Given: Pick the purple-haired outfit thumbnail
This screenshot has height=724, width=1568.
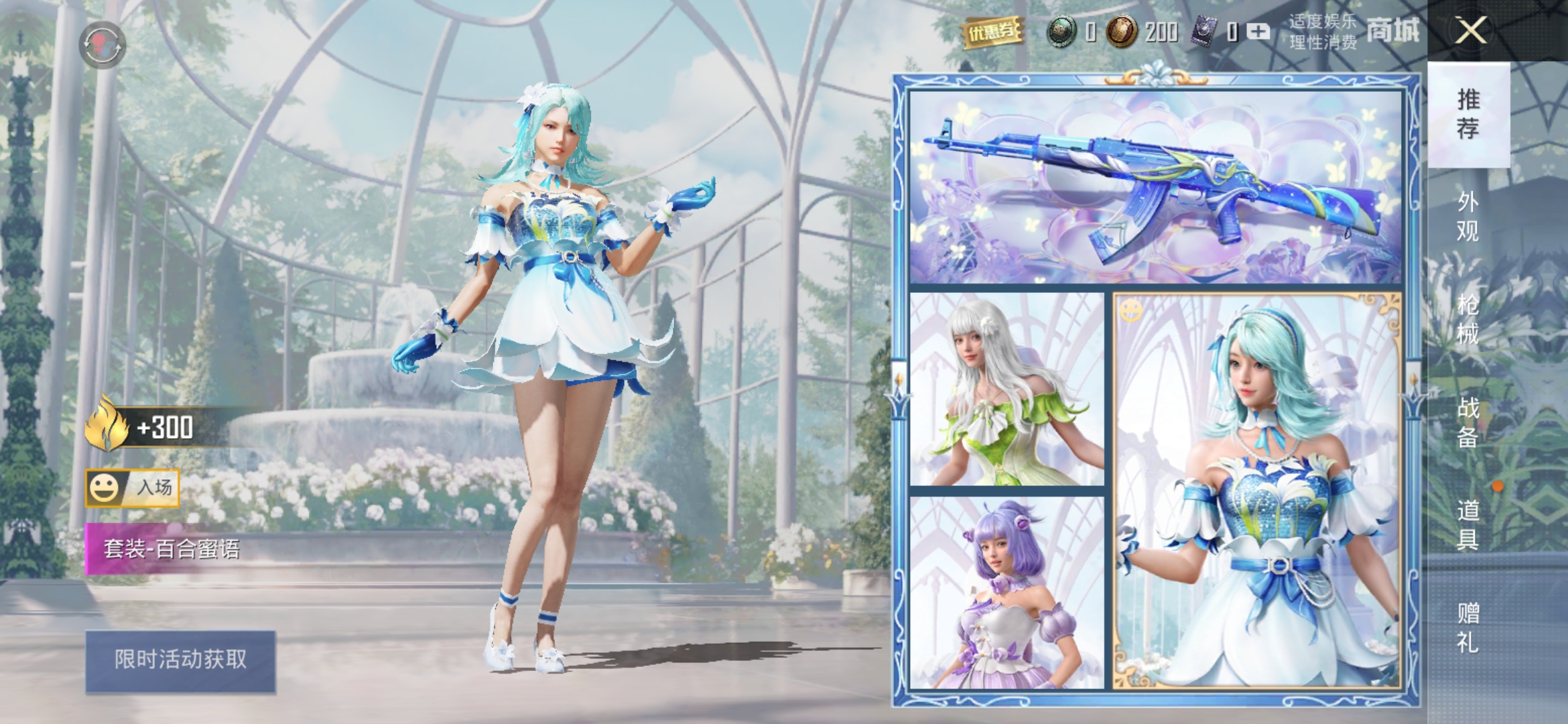Looking at the screenshot, I should 1006,593.
